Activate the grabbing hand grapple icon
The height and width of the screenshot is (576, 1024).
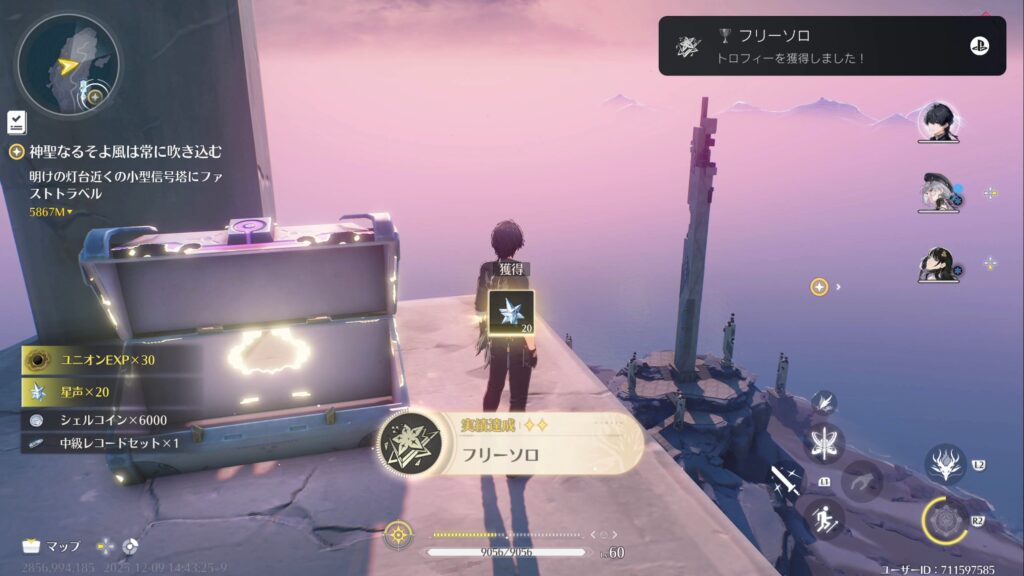coord(862,481)
